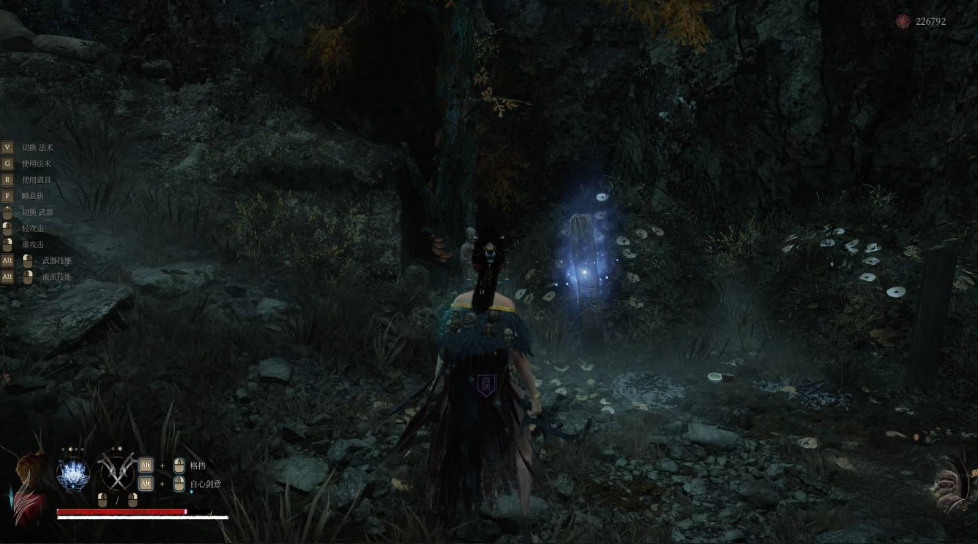The height and width of the screenshot is (544, 978).
Task: Click the crossed dual blades weapon icon
Action: point(116,474)
